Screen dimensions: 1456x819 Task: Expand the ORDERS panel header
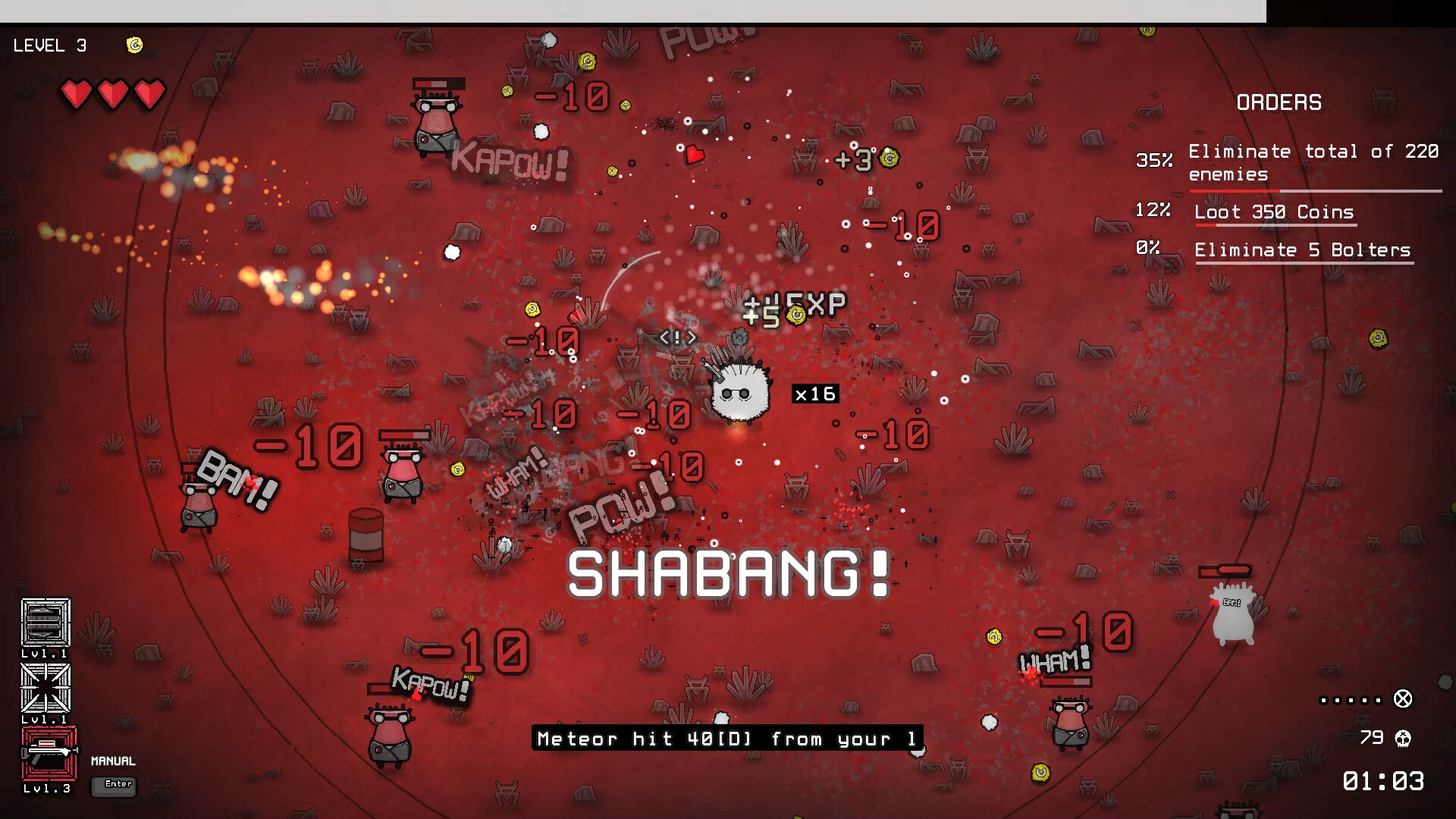(x=1279, y=102)
